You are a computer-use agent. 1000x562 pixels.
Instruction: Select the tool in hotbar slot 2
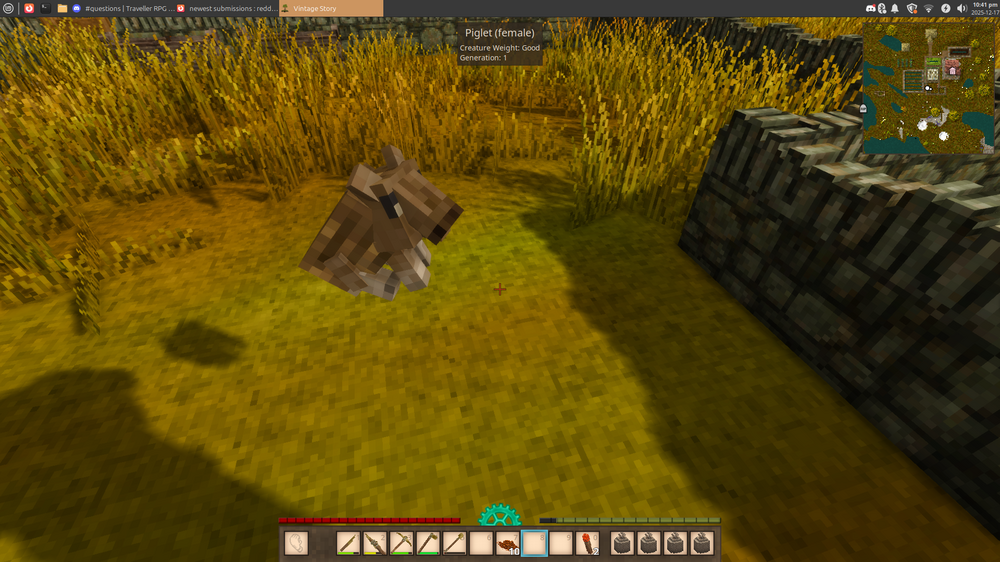point(375,544)
